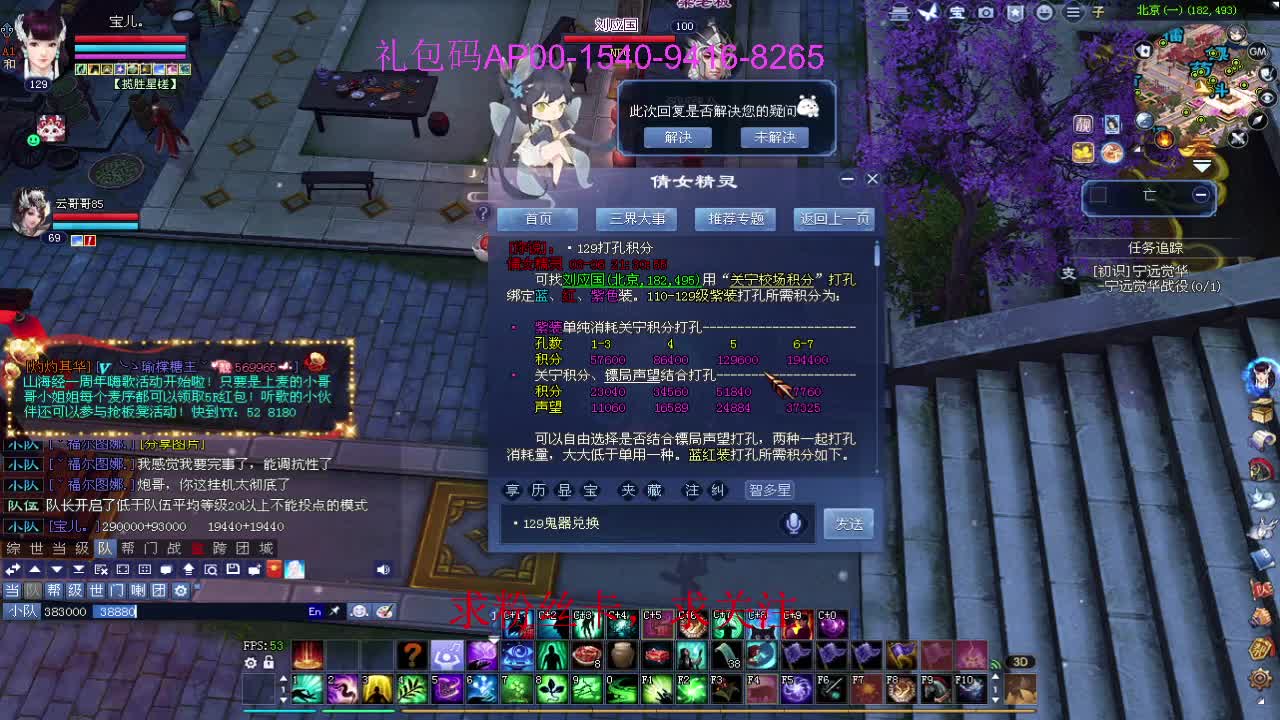Image resolution: width=1280 pixels, height=720 pixels.
Task: Toggle the En input language indicator
Action: tap(314, 610)
